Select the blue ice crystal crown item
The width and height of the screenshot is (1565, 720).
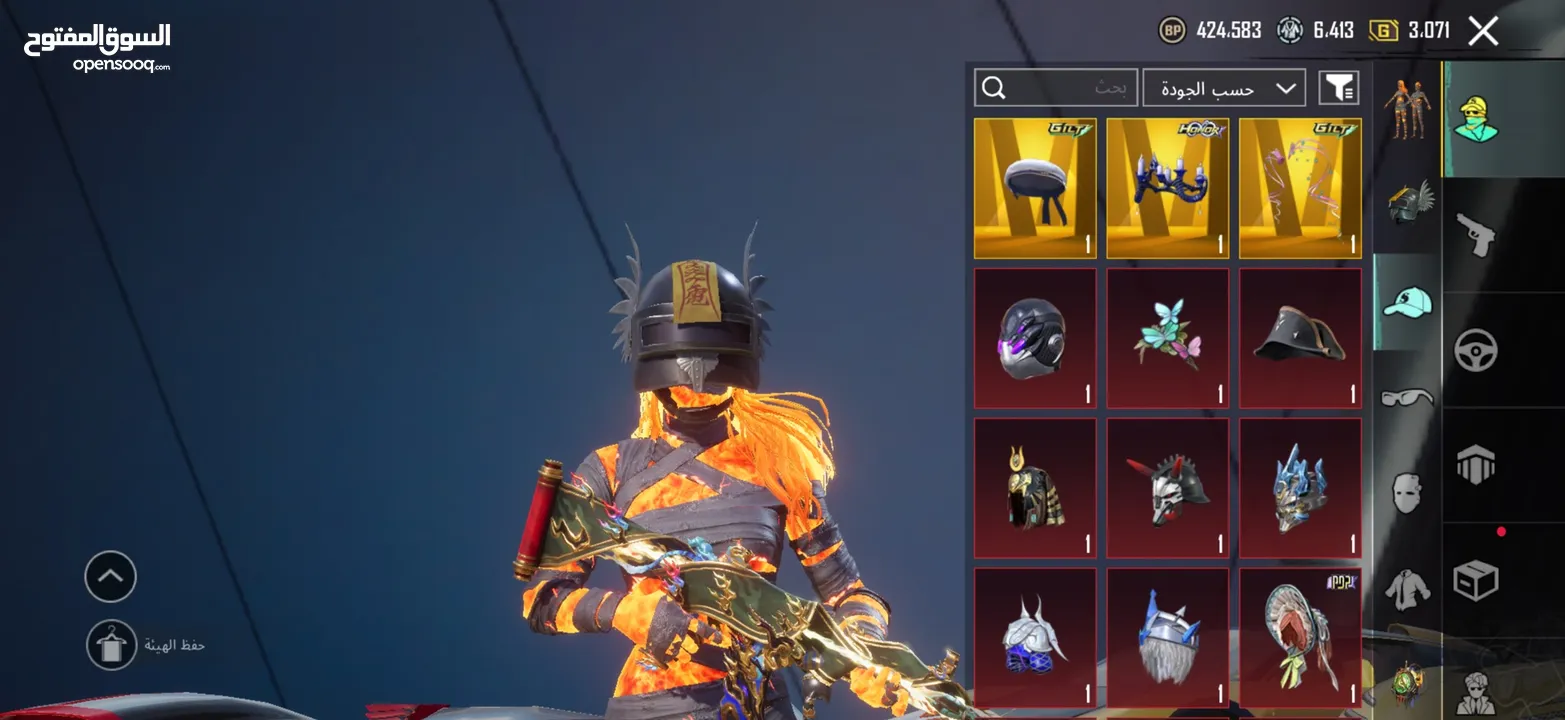(x=1300, y=488)
